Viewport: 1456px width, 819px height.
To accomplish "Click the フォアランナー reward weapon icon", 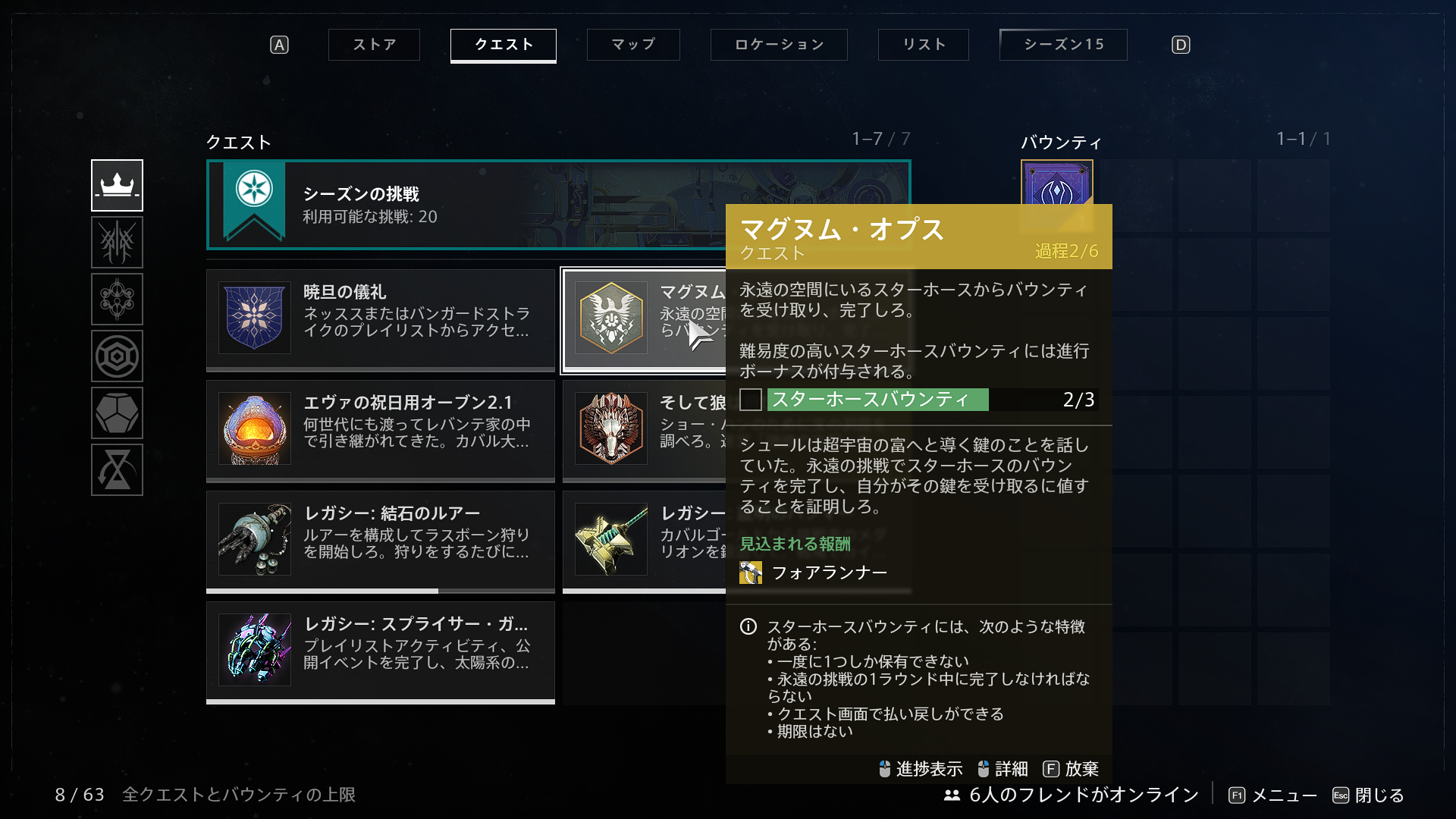I will click(x=750, y=573).
